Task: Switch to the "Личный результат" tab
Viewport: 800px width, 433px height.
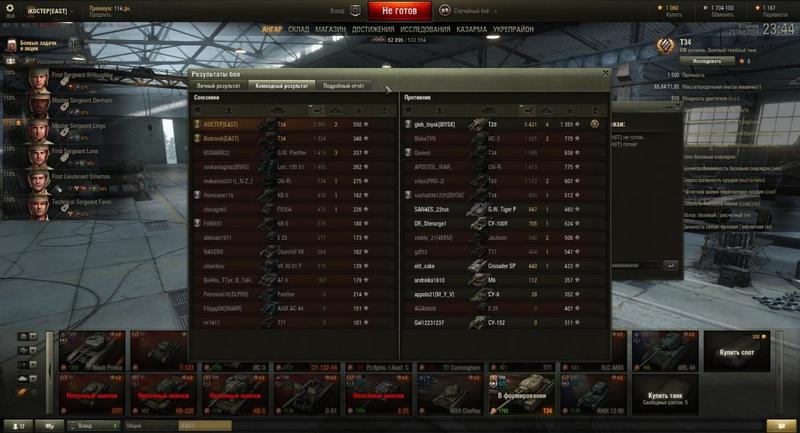Action: (x=219, y=86)
